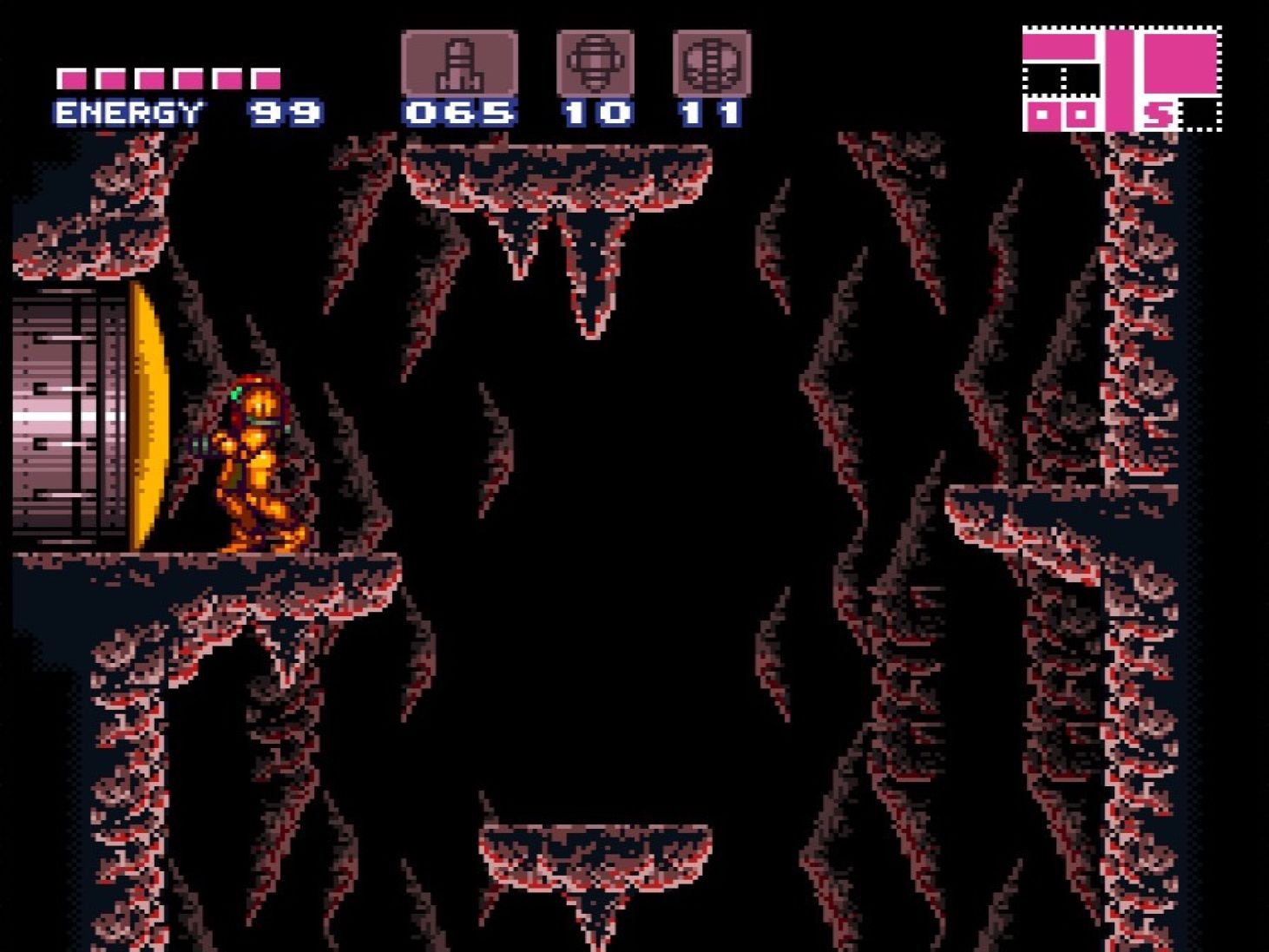The image size is (1269, 952).
Task: Select the Power Bomb icon
Action: coord(712,62)
